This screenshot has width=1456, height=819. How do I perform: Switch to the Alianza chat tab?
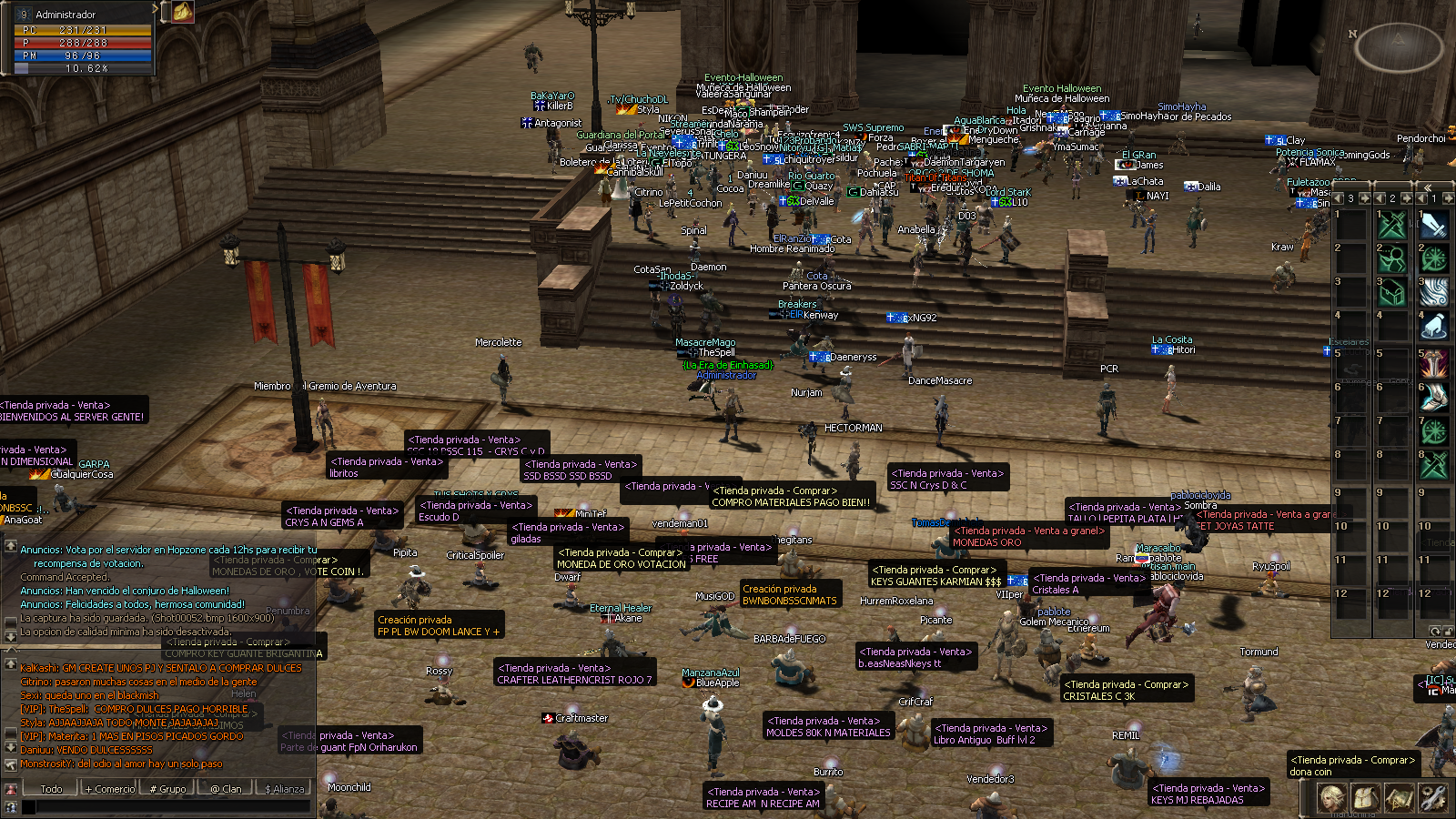click(285, 788)
